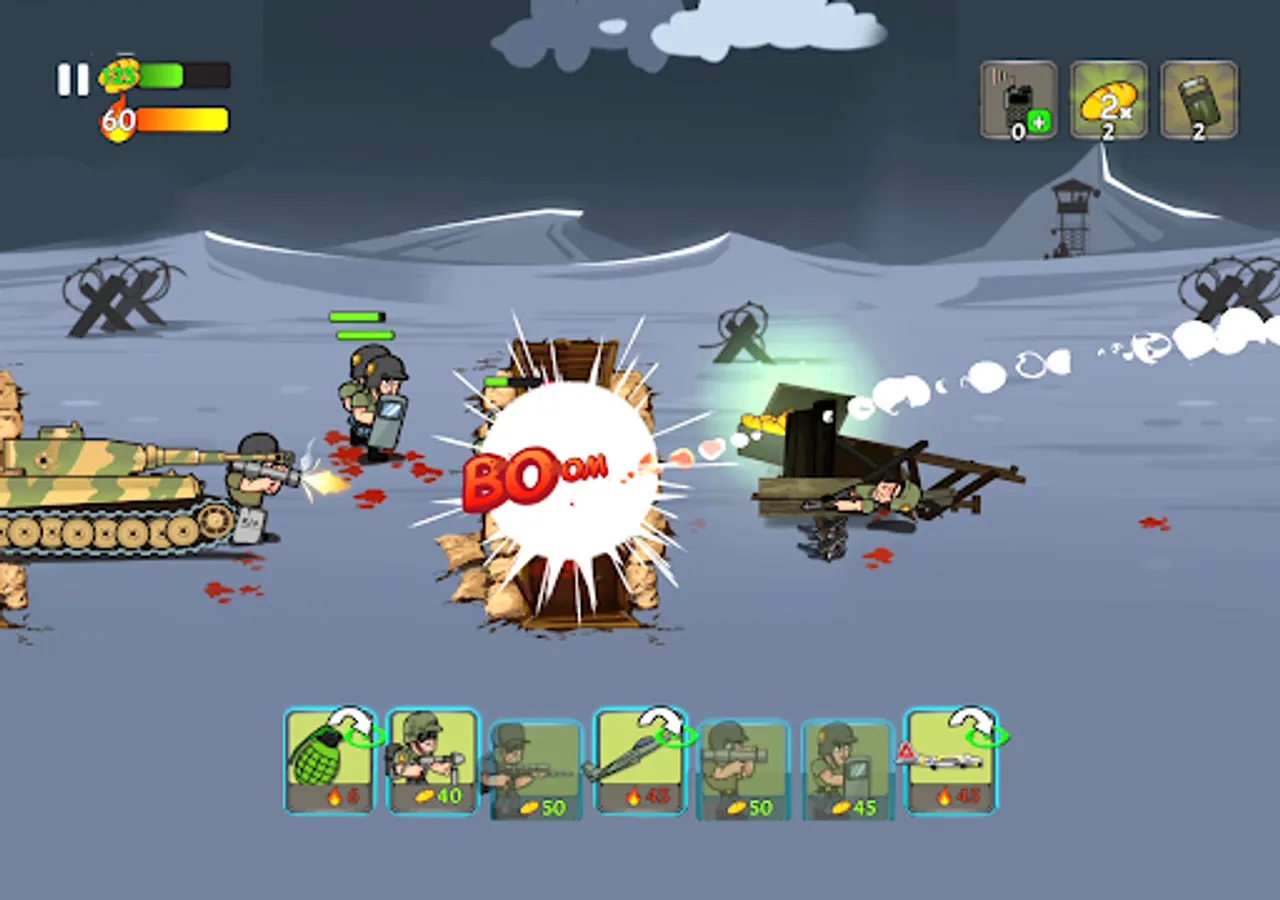The width and height of the screenshot is (1280, 900).
Task: Tap the swap arrow on the launcher card
Action: pos(662,722)
